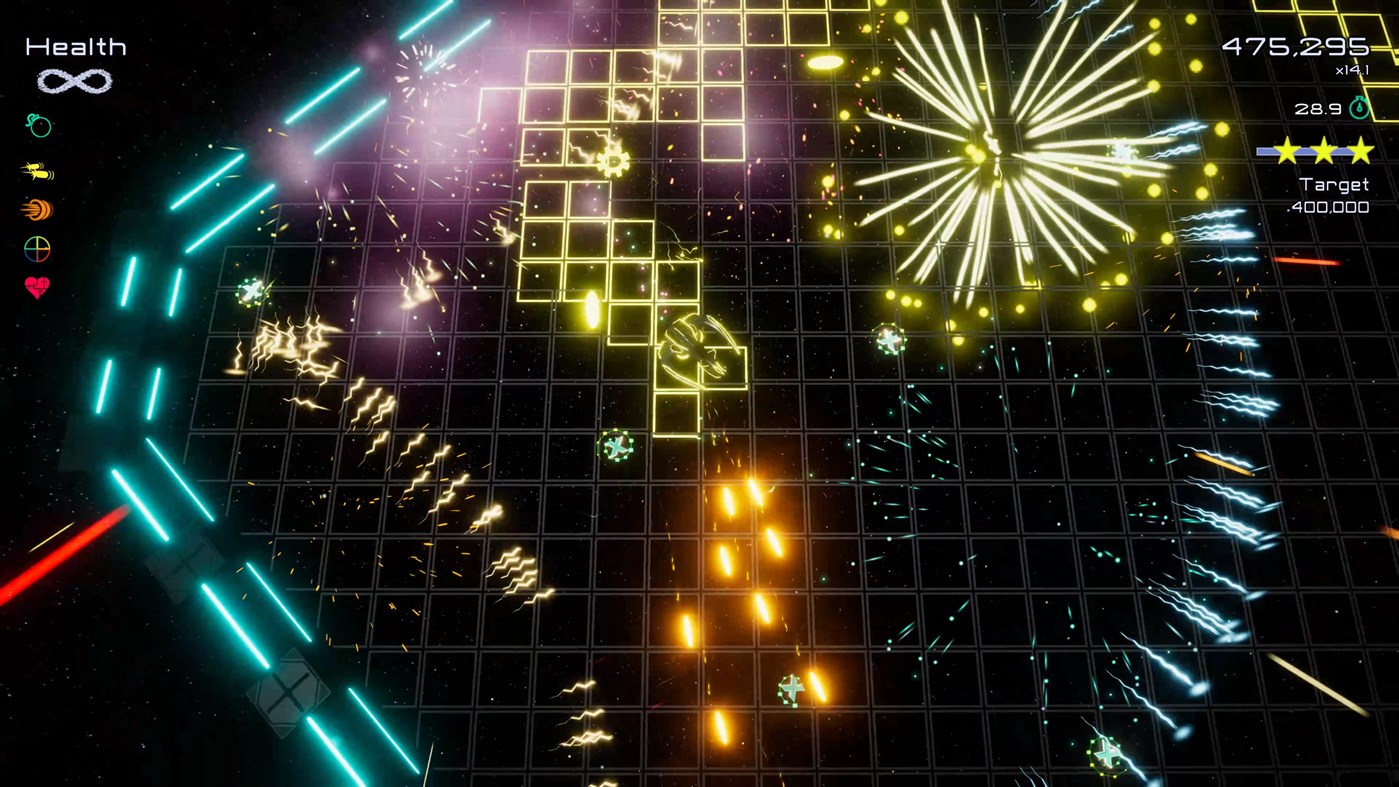This screenshot has height=787, width=1399.
Task: Expand the 28.9 countdown timer display
Action: click(1317, 108)
